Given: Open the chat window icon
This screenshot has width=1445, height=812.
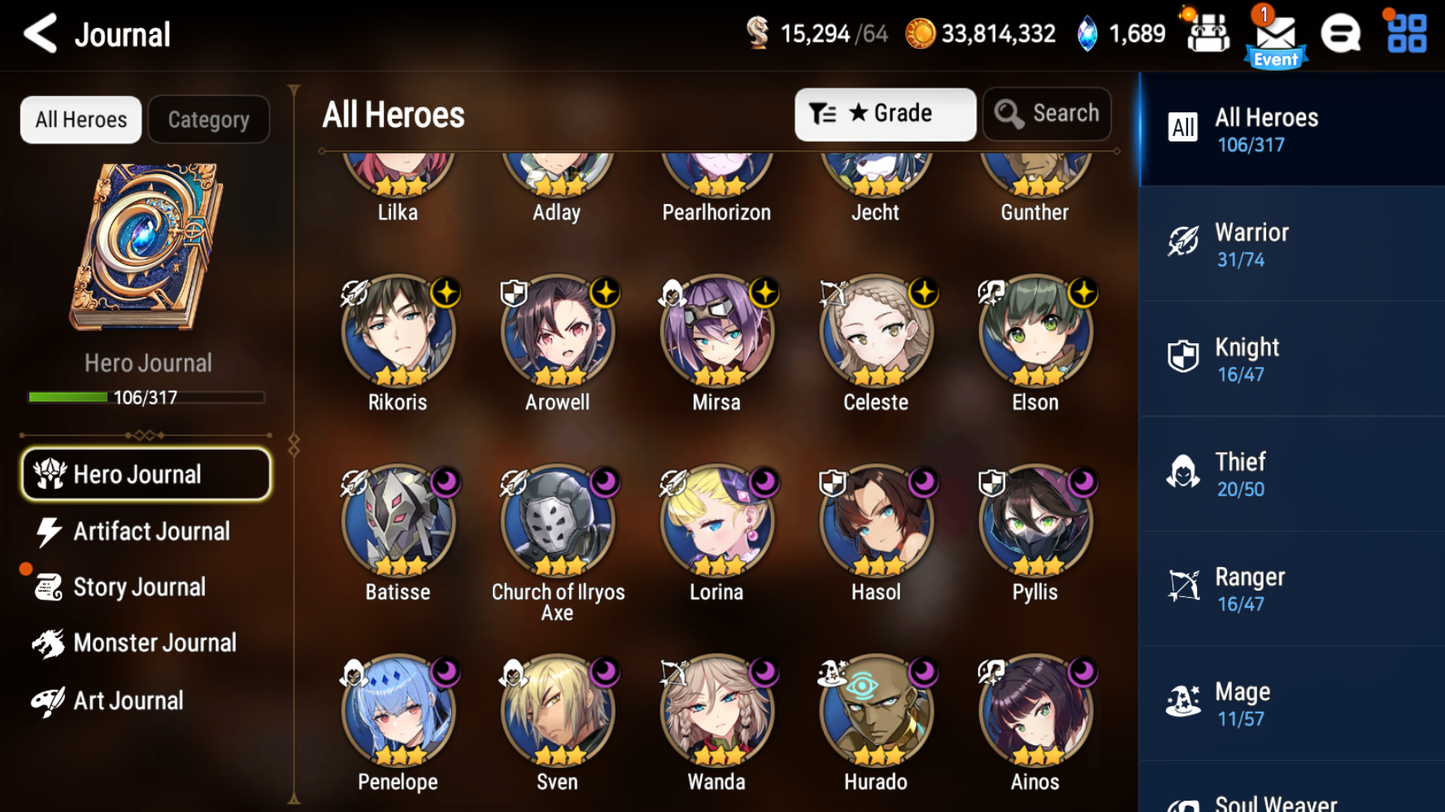Looking at the screenshot, I should [x=1341, y=33].
